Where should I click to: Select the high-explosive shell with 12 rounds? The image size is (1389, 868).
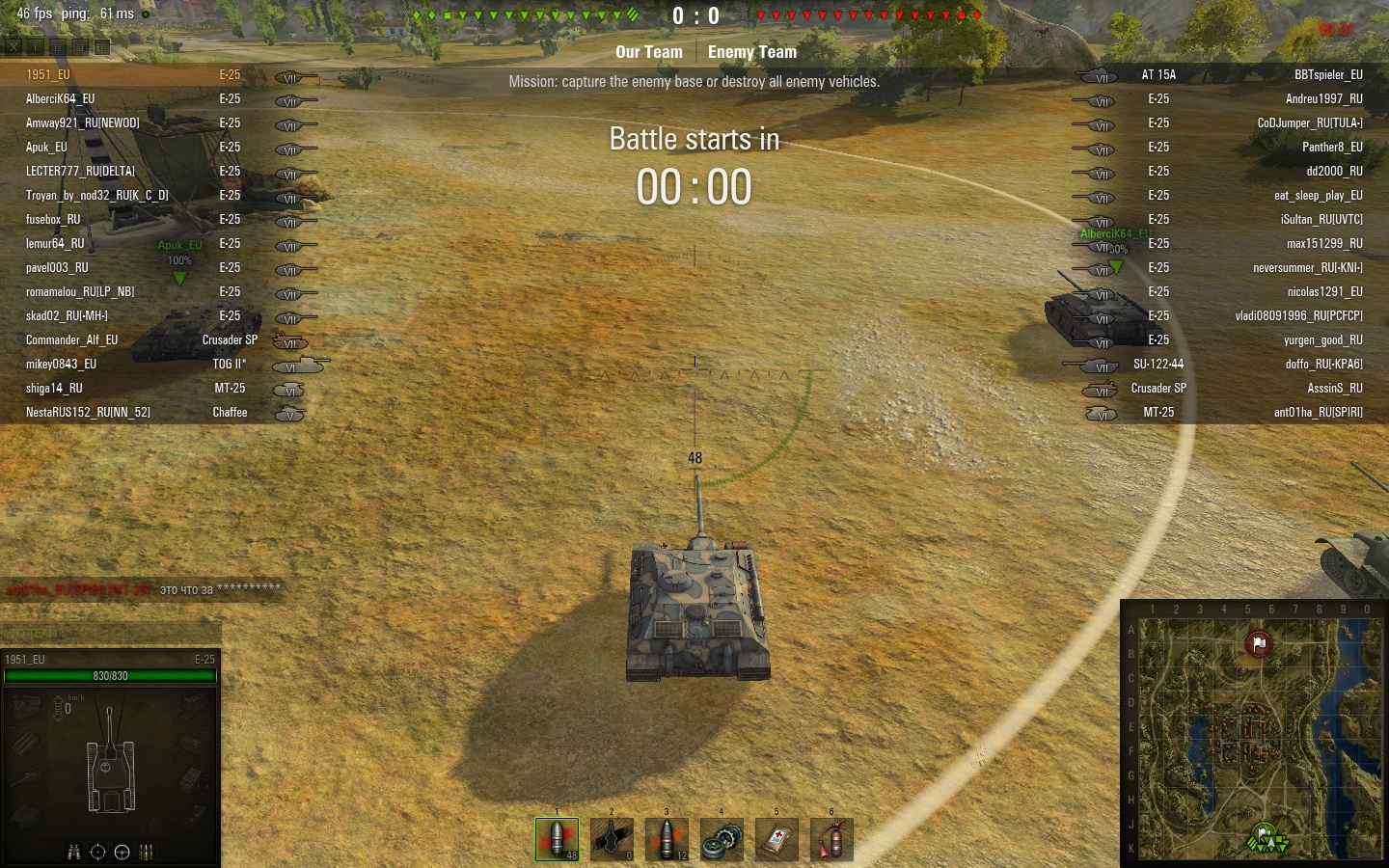[x=667, y=838]
